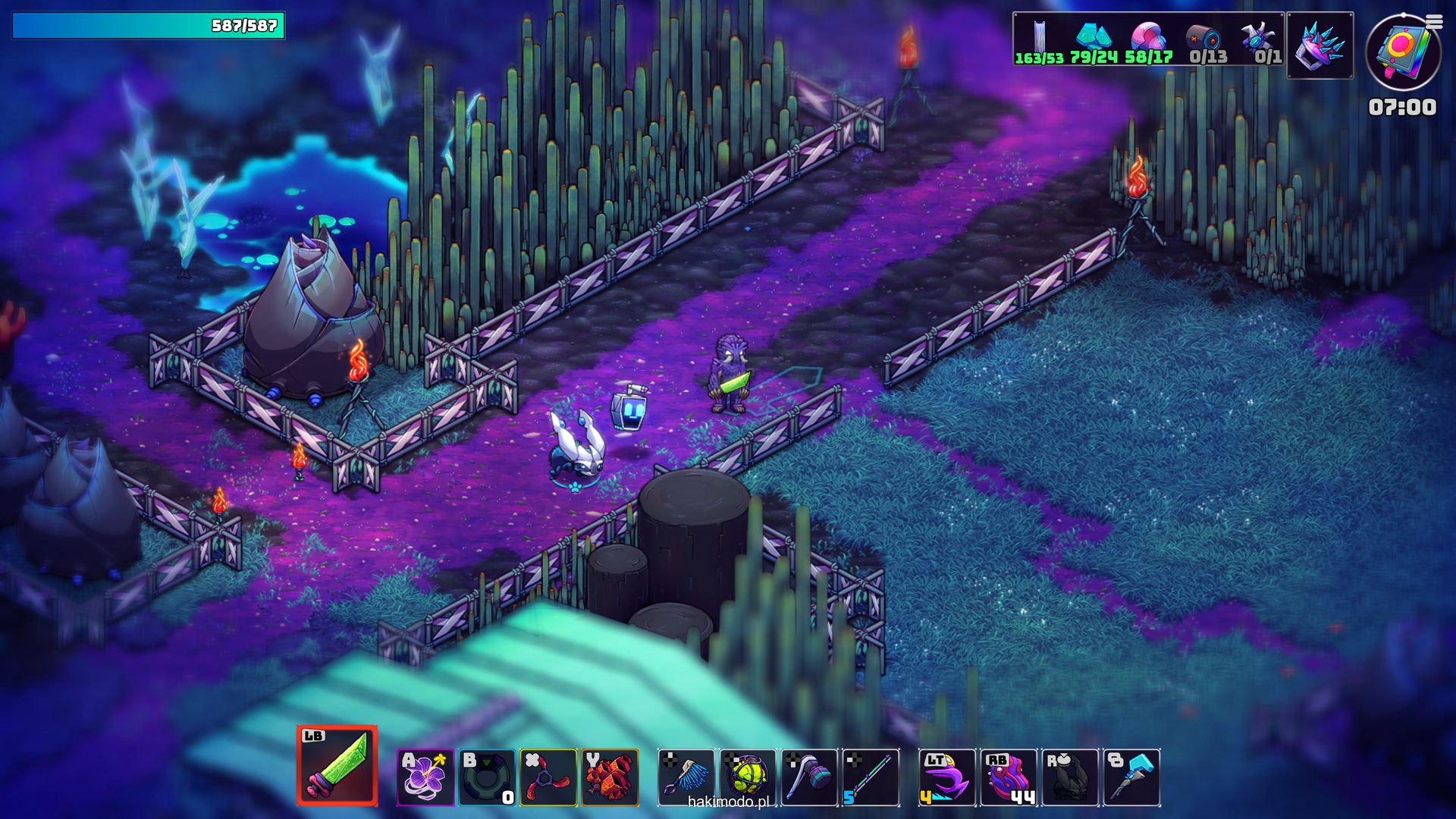Image resolution: width=1456 pixels, height=819 pixels.
Task: Open the hamburger menu icon
Action: click(1433, 22)
